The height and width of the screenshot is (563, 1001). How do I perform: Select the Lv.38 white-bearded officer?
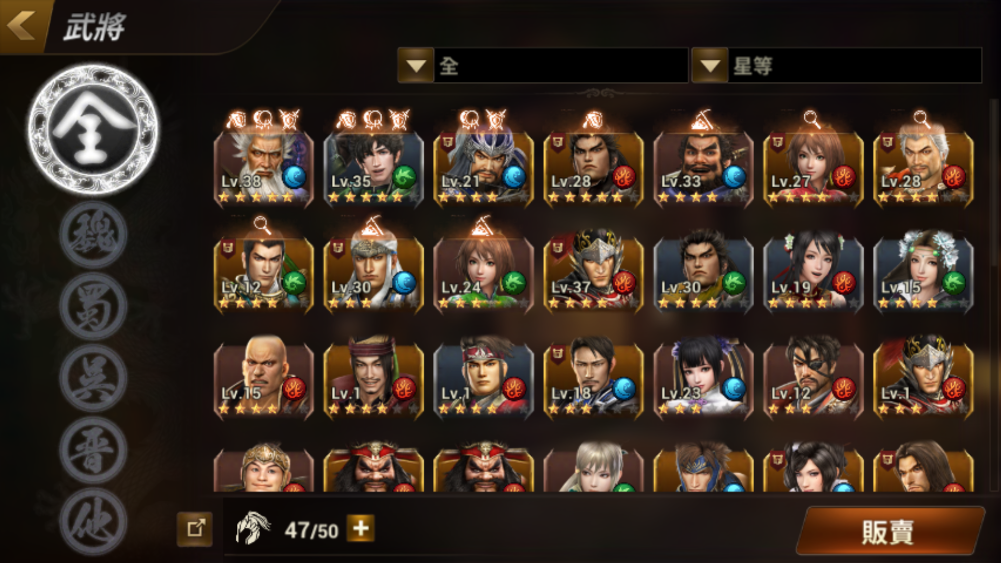tap(263, 167)
